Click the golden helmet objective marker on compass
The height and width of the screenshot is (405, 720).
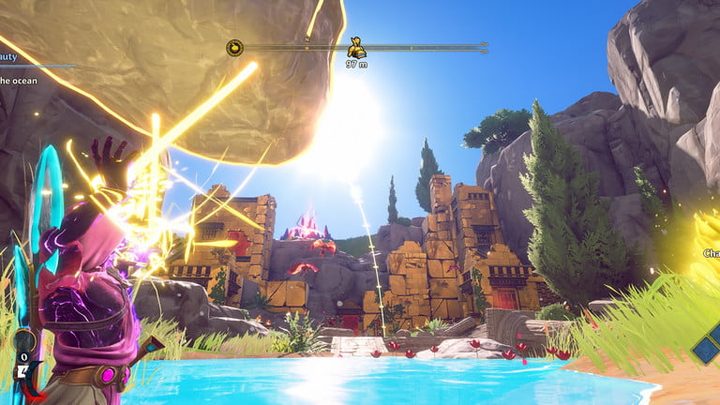point(356,47)
